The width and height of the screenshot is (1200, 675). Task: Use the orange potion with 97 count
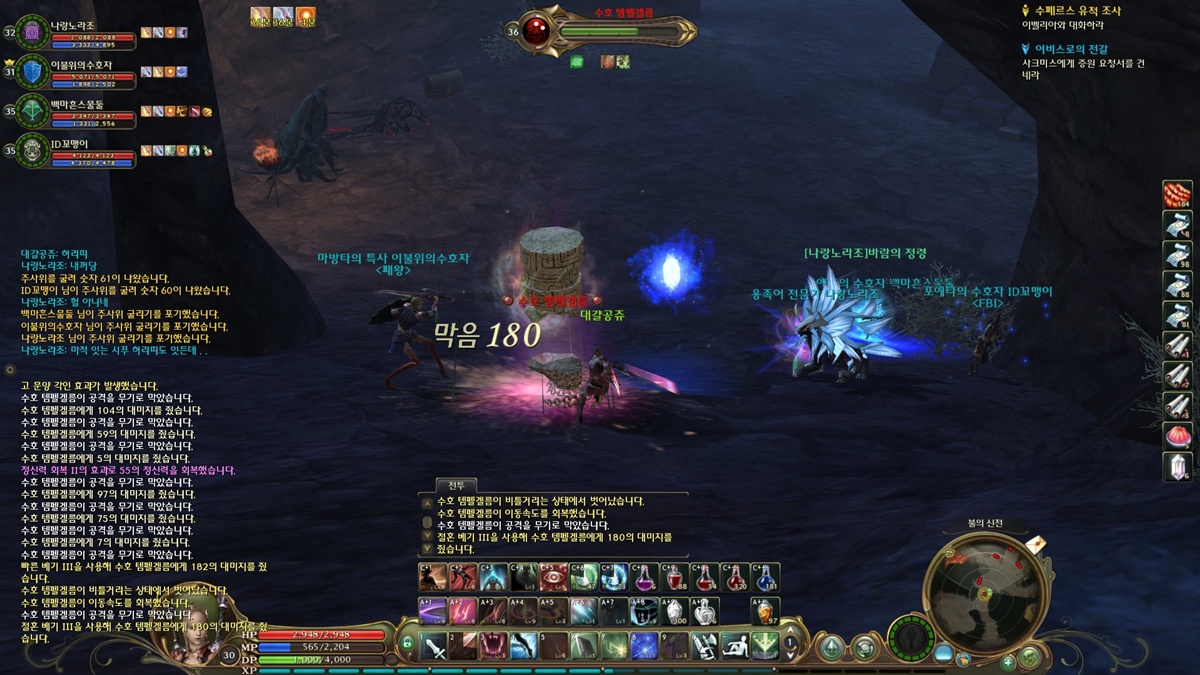(x=765, y=611)
